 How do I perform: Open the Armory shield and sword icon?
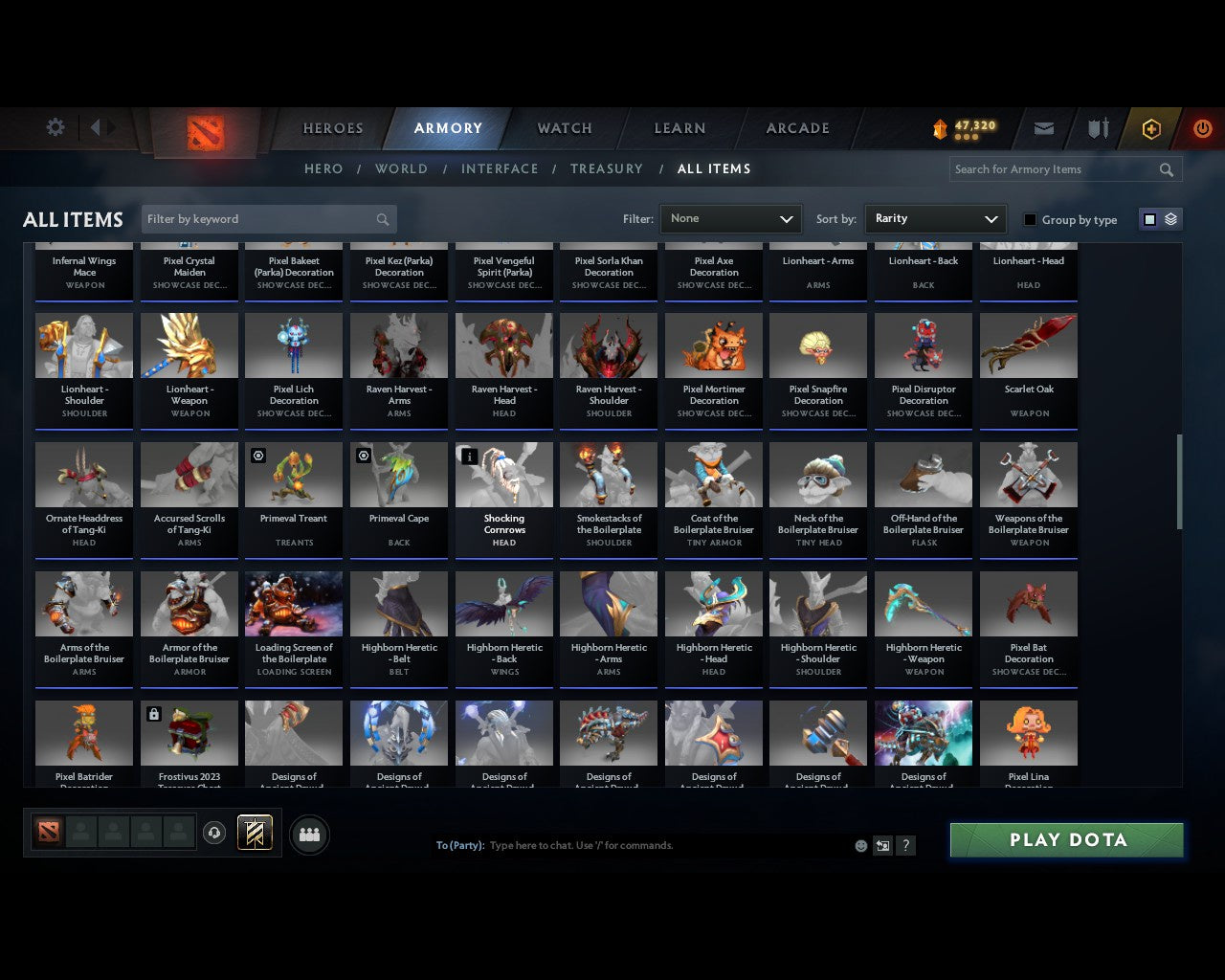click(1097, 128)
